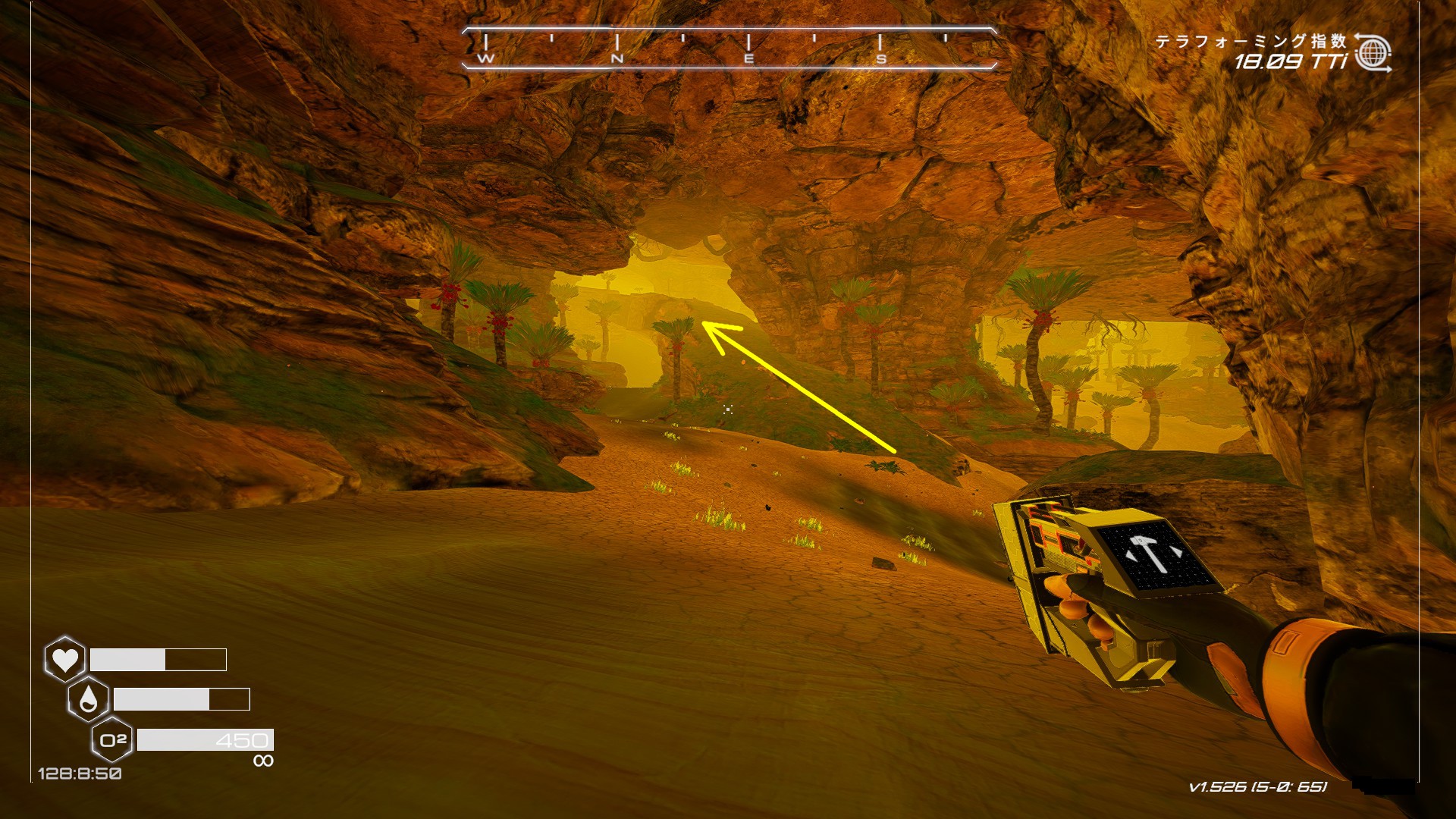Viewport: 1456px width, 819px height.
Task: Click the compass strip heading bar
Action: (728, 49)
